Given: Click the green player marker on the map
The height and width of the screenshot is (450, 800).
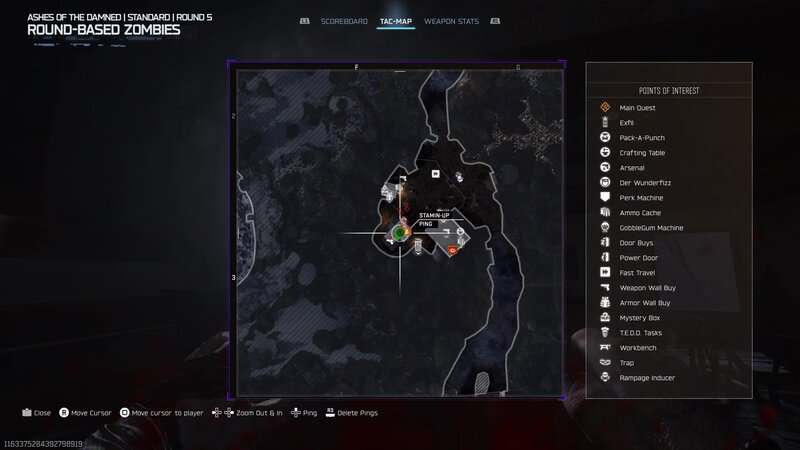Looking at the screenshot, I should pyautogui.click(x=399, y=233).
